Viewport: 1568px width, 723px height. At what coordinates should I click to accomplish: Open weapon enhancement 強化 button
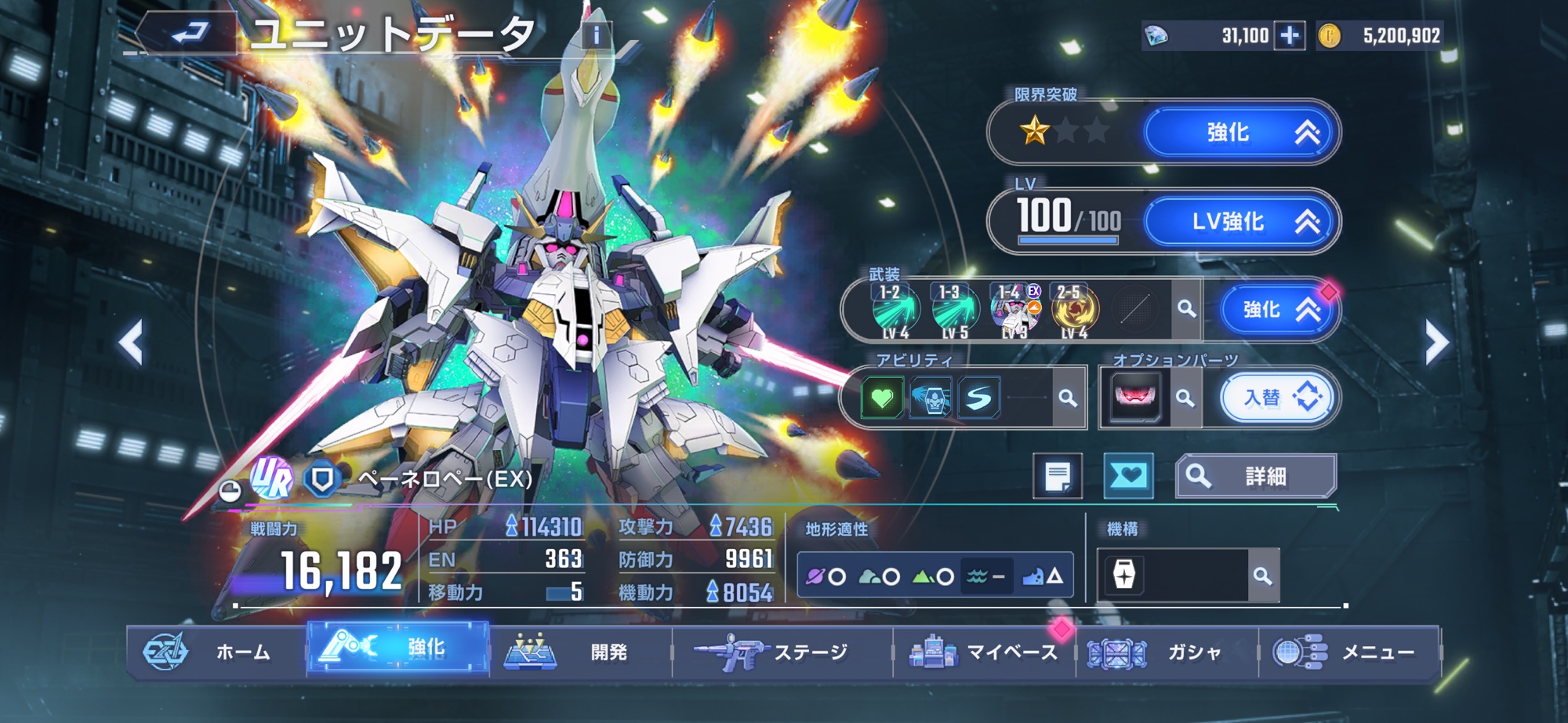tap(1277, 310)
